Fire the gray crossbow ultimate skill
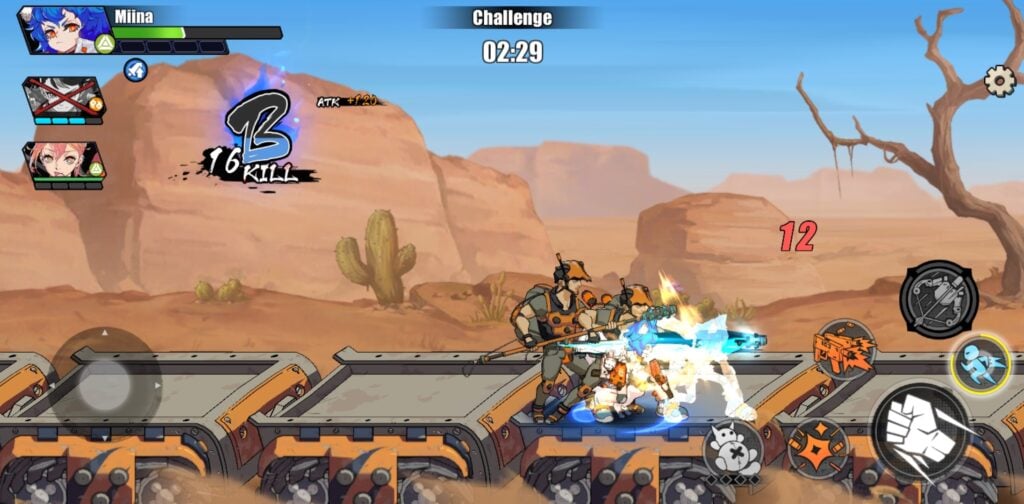 point(938,298)
